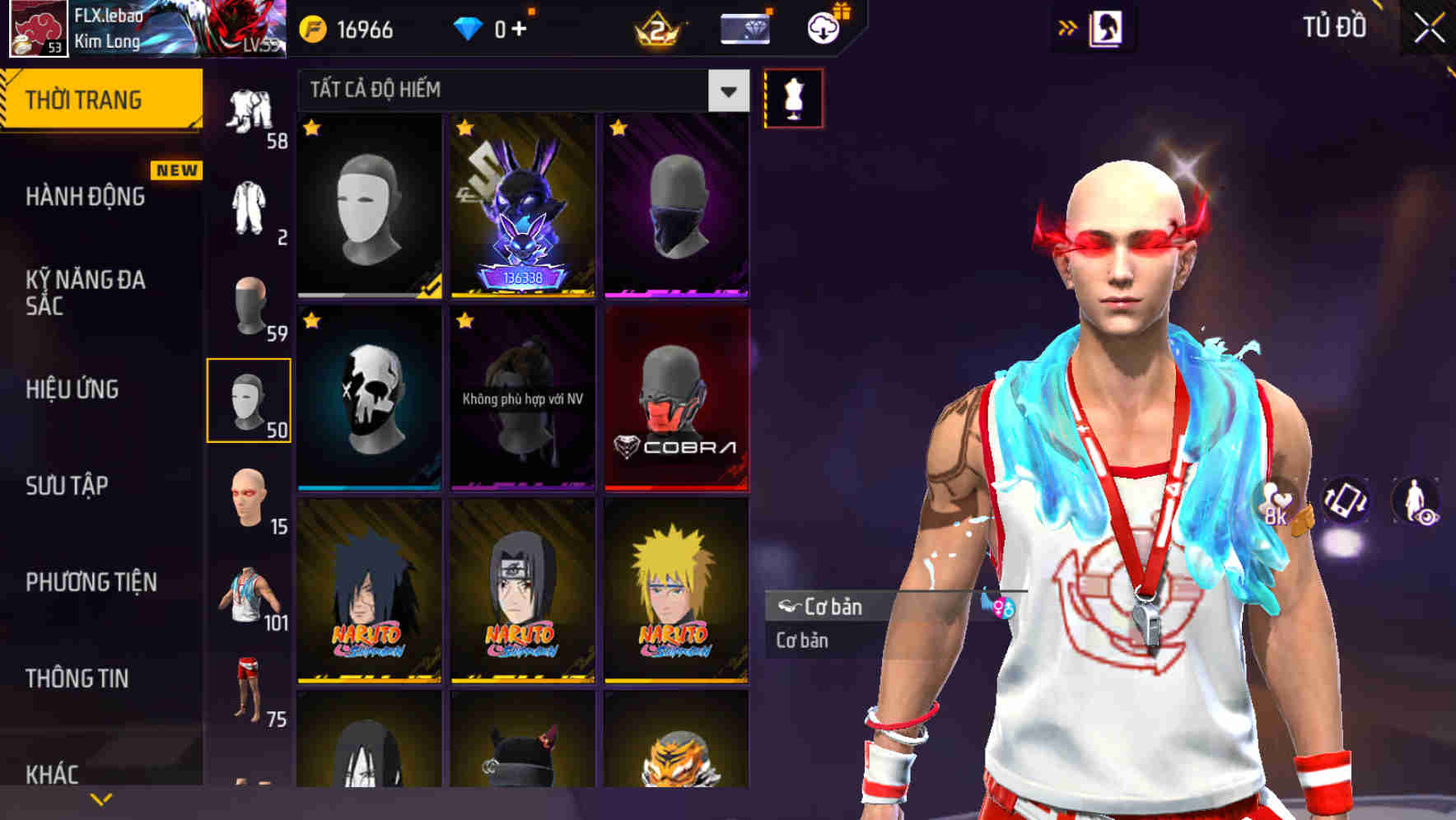This screenshot has width=1456, height=820.
Task: Select the pants category icon labeled 58
Action: pos(251,111)
